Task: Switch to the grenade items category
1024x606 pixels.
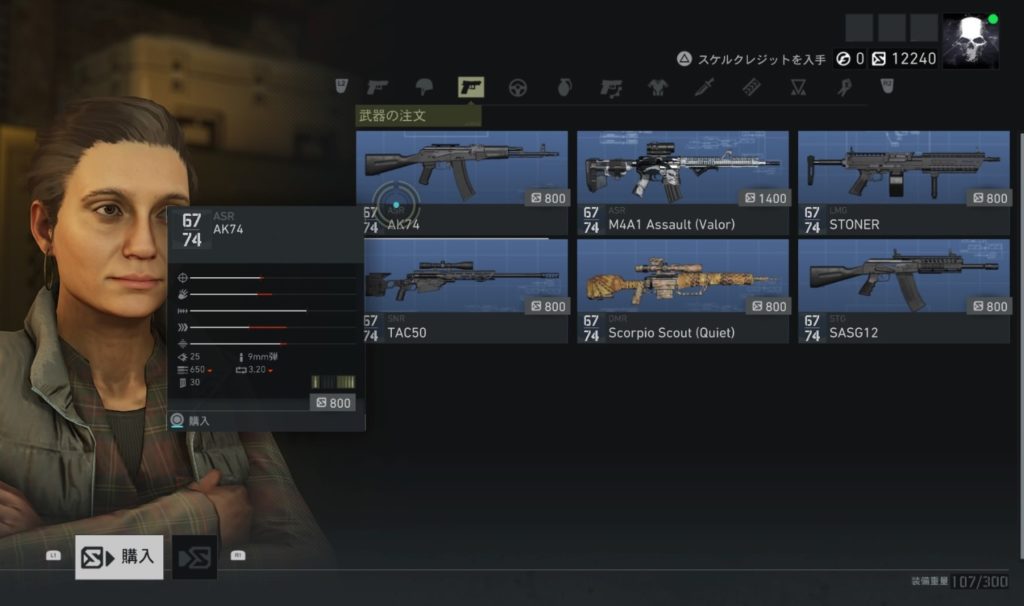Action: (564, 88)
